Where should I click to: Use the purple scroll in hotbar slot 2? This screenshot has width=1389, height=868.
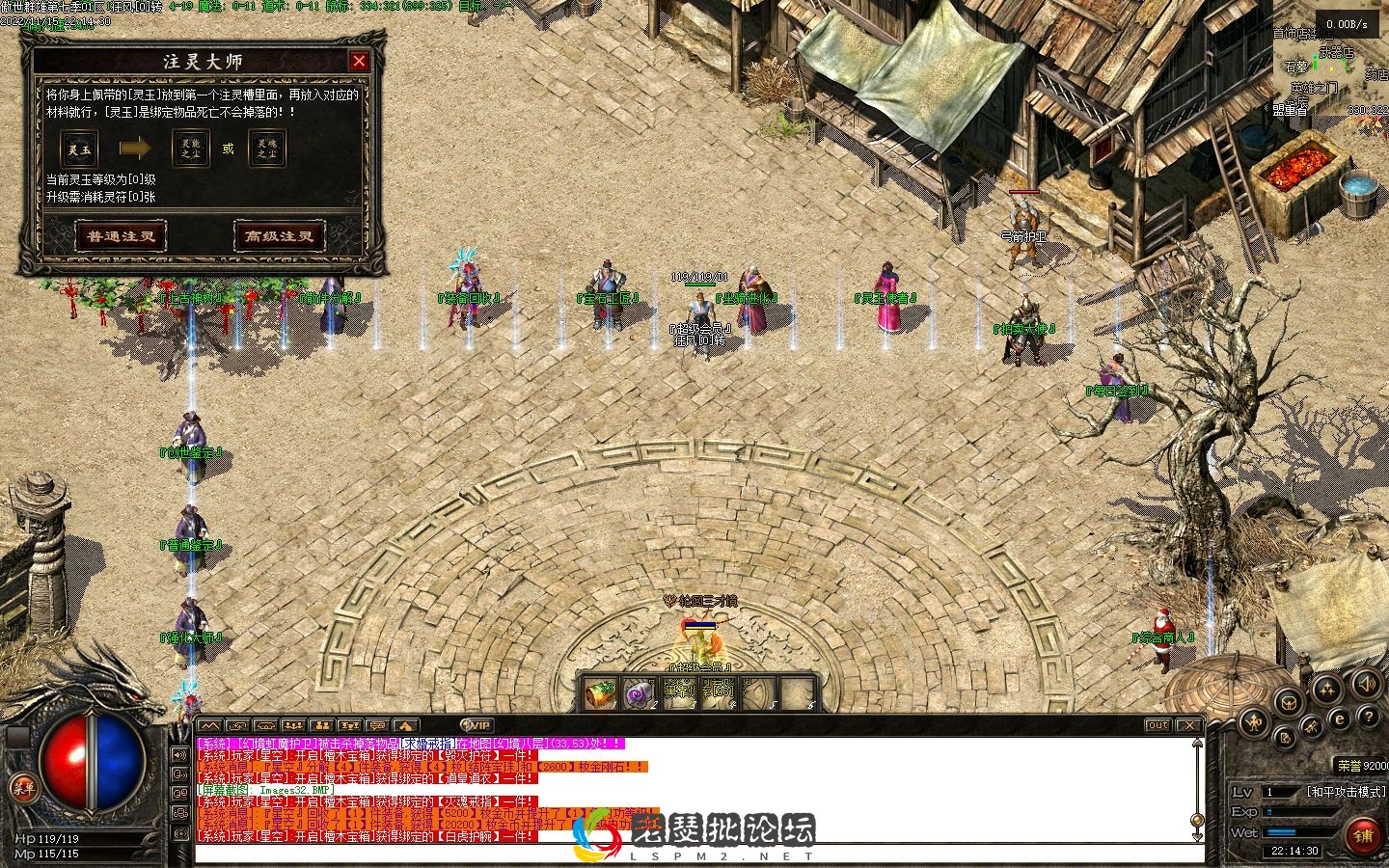pos(640,692)
